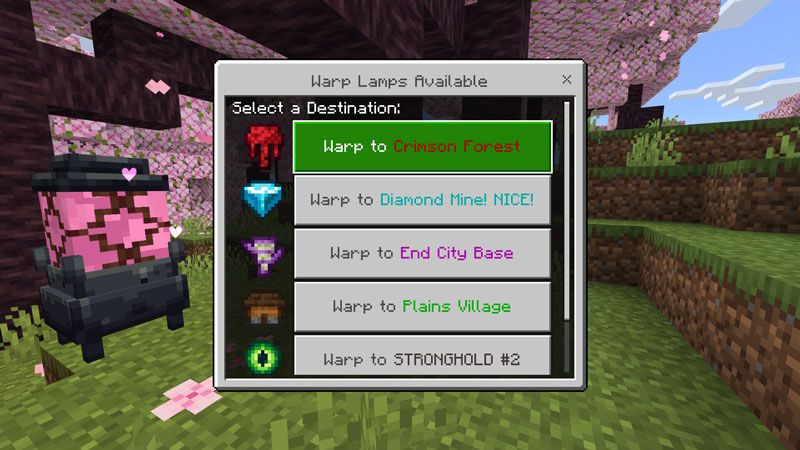800x450 pixels.
Task: Close the Warp Lamps Available window
Action: (x=567, y=79)
